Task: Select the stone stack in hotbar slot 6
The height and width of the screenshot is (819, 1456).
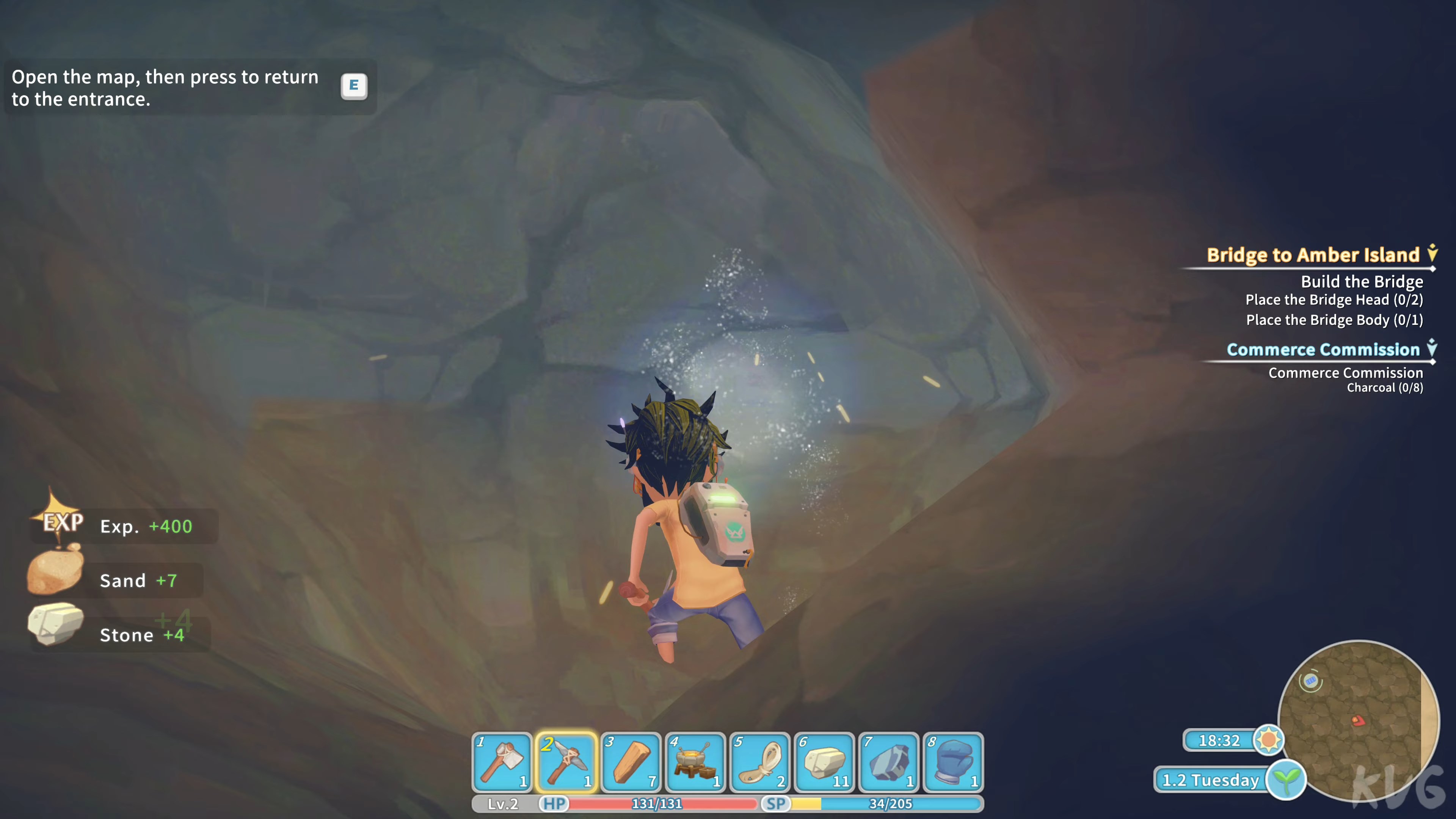Action: (x=824, y=762)
